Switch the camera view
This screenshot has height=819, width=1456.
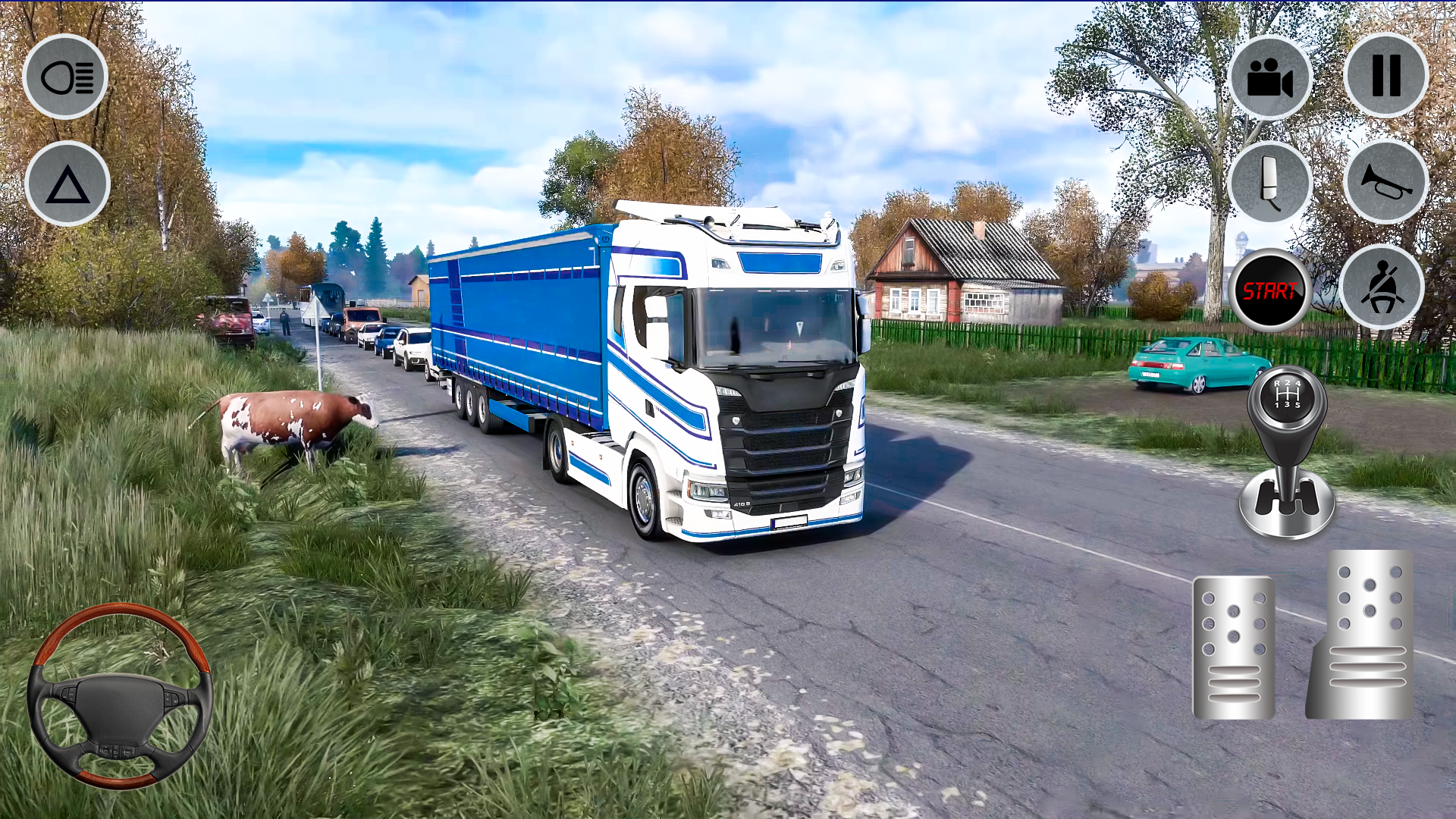(x=1270, y=76)
